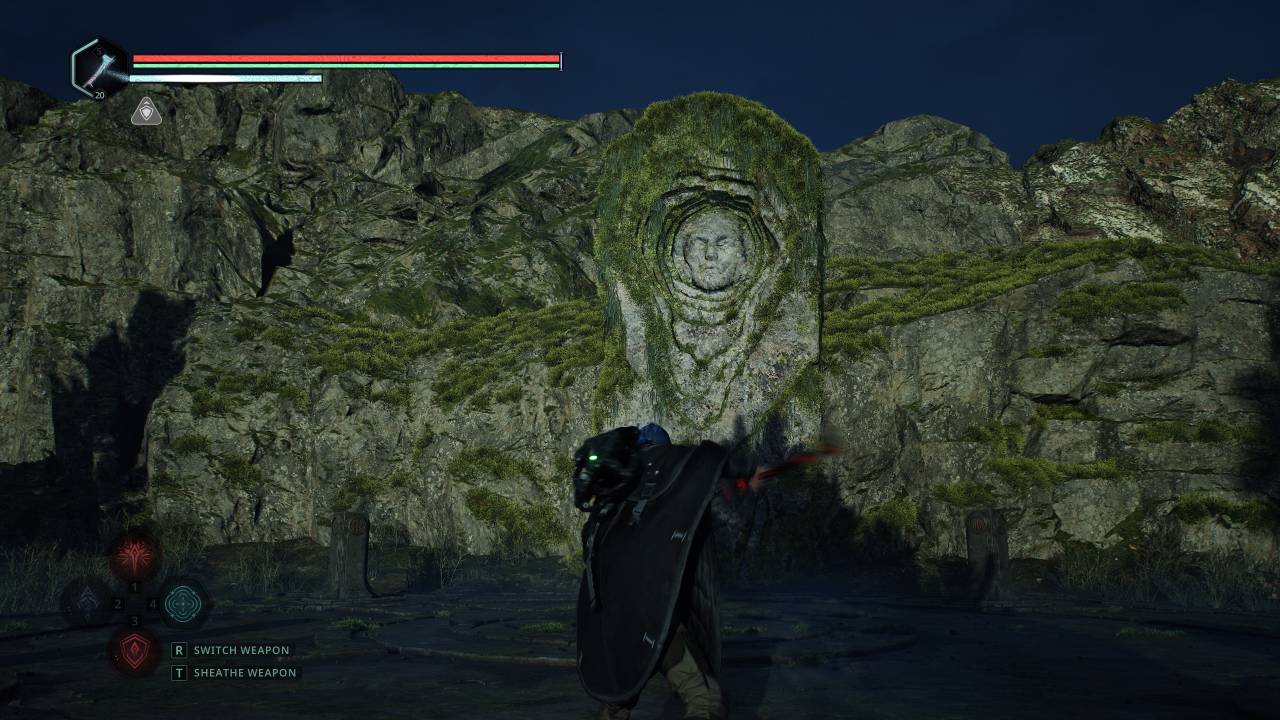Screen dimensions: 1280x720
Task: Choose the teal circular rune ability in slot 4
Action: 184,603
